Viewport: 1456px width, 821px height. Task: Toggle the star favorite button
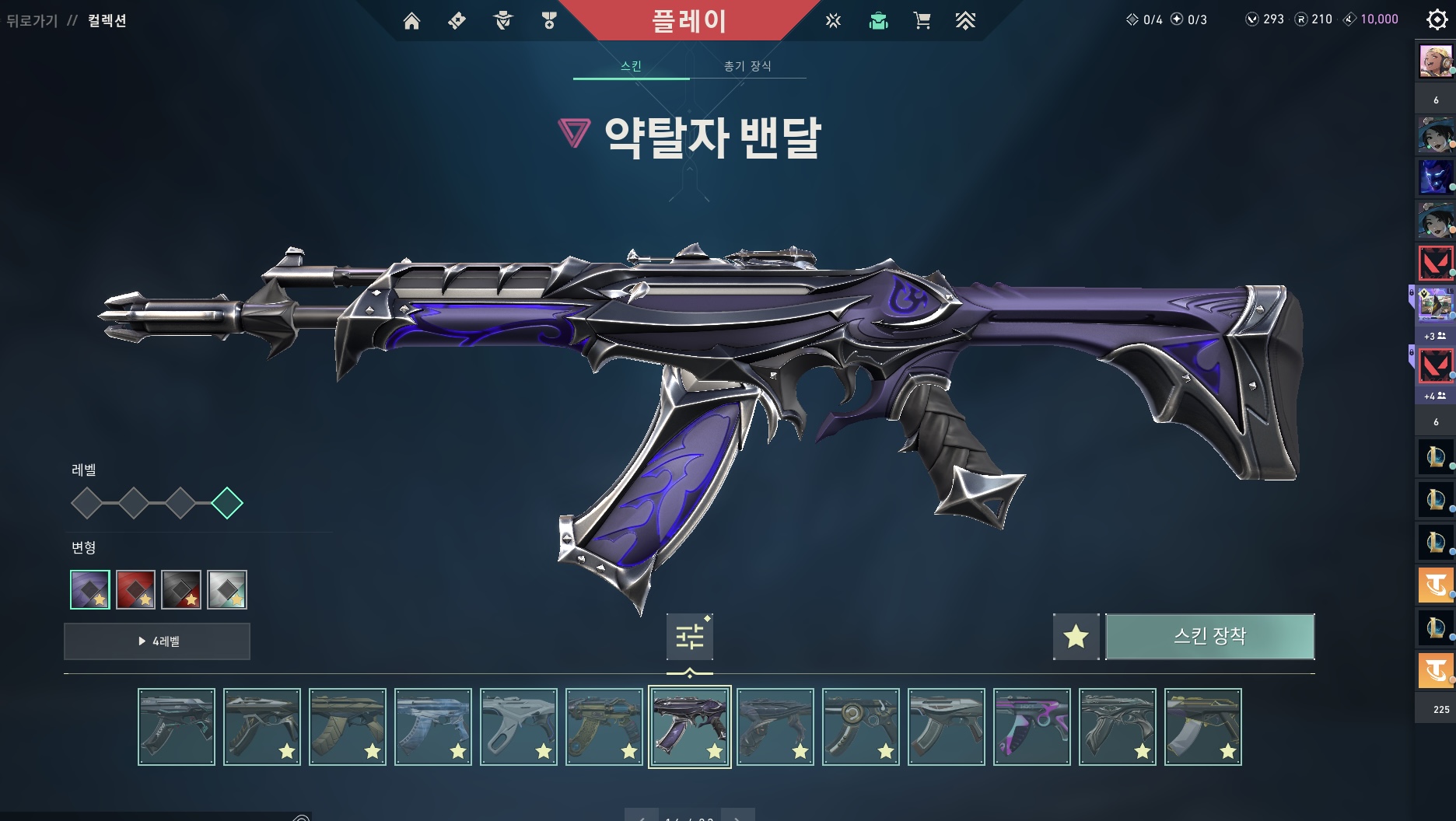1076,637
